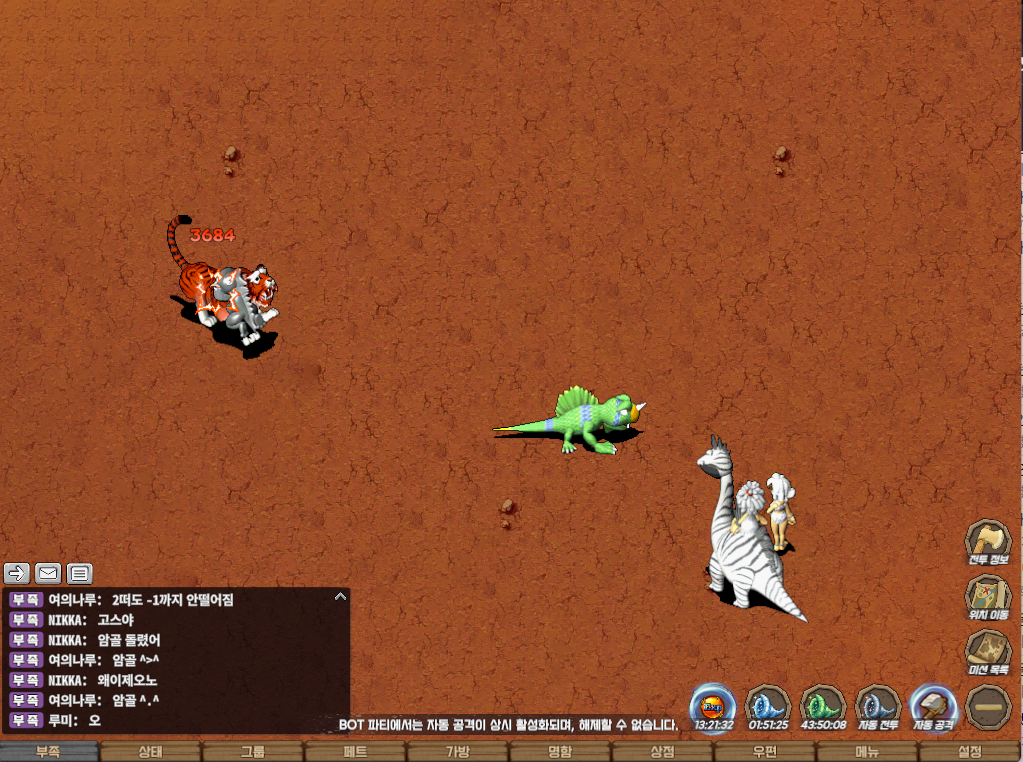Open the 상태 (status) menu
Screen dimensions: 1023x762
[151, 752]
